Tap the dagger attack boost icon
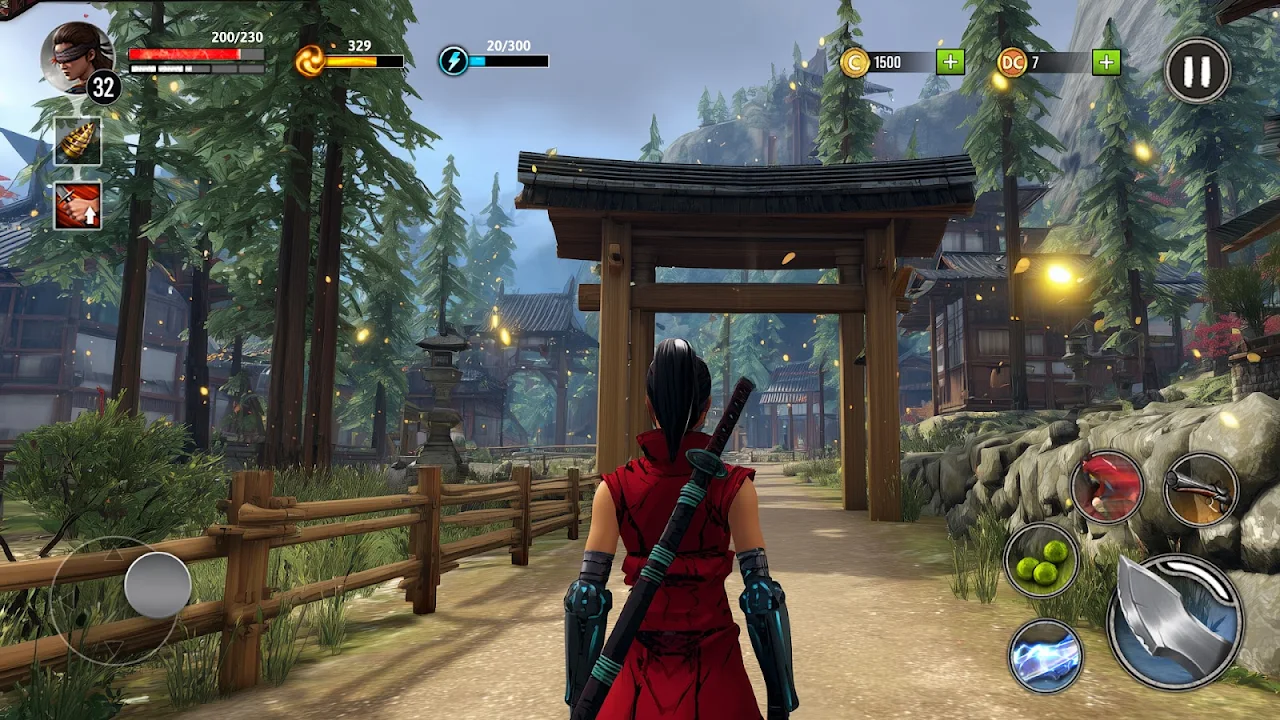1280x720 pixels. coord(77,205)
